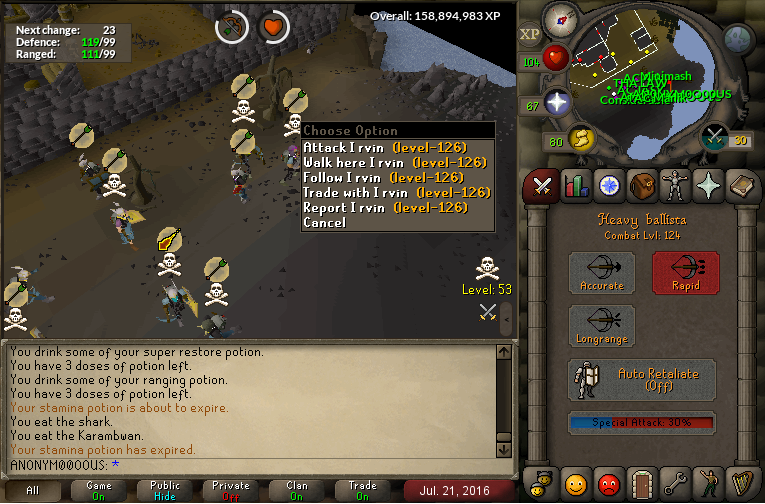Select the Trade chat filter tab
This screenshot has height=504, width=765.
tap(362, 490)
